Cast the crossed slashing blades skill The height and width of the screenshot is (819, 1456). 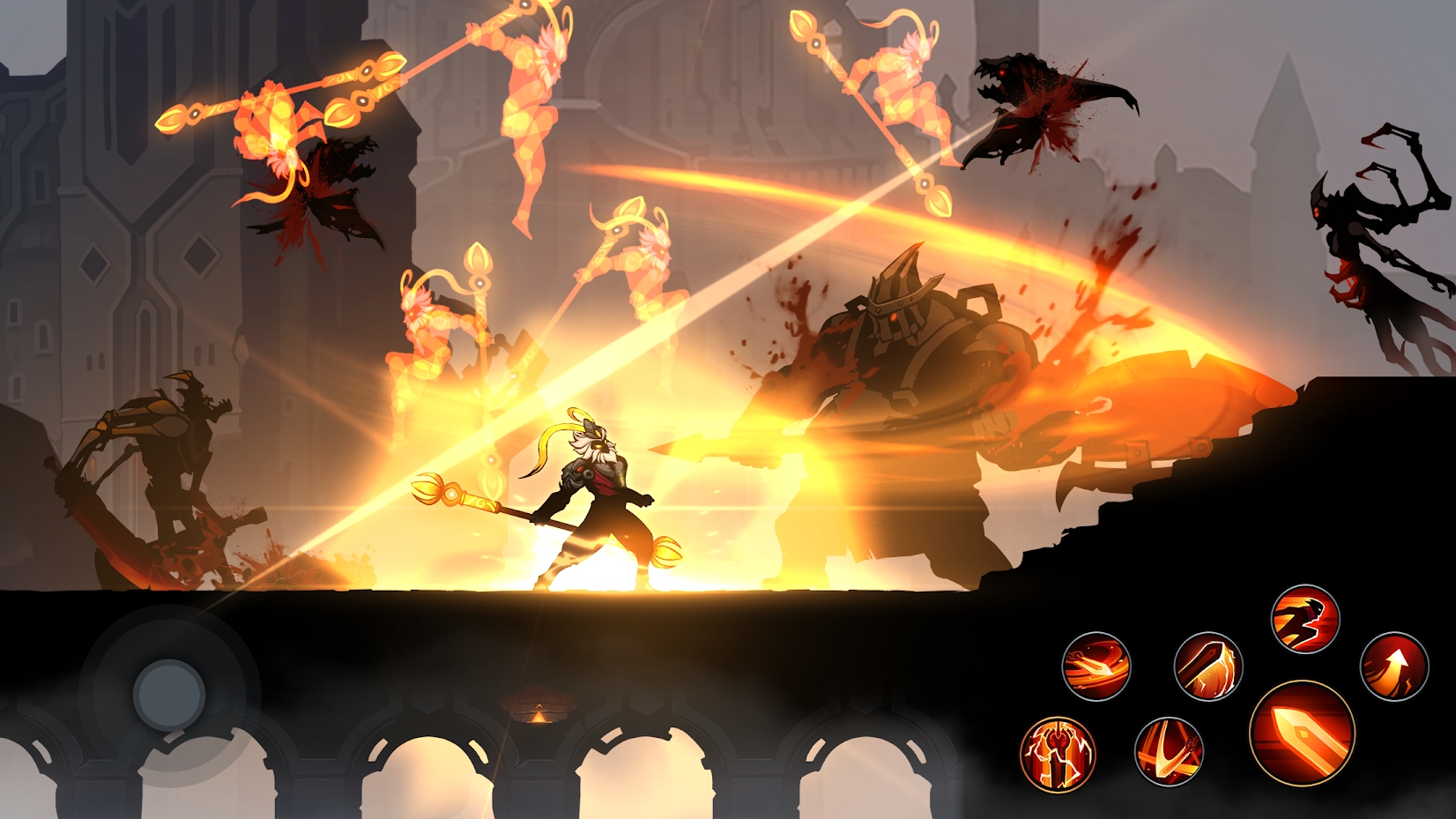click(1169, 751)
